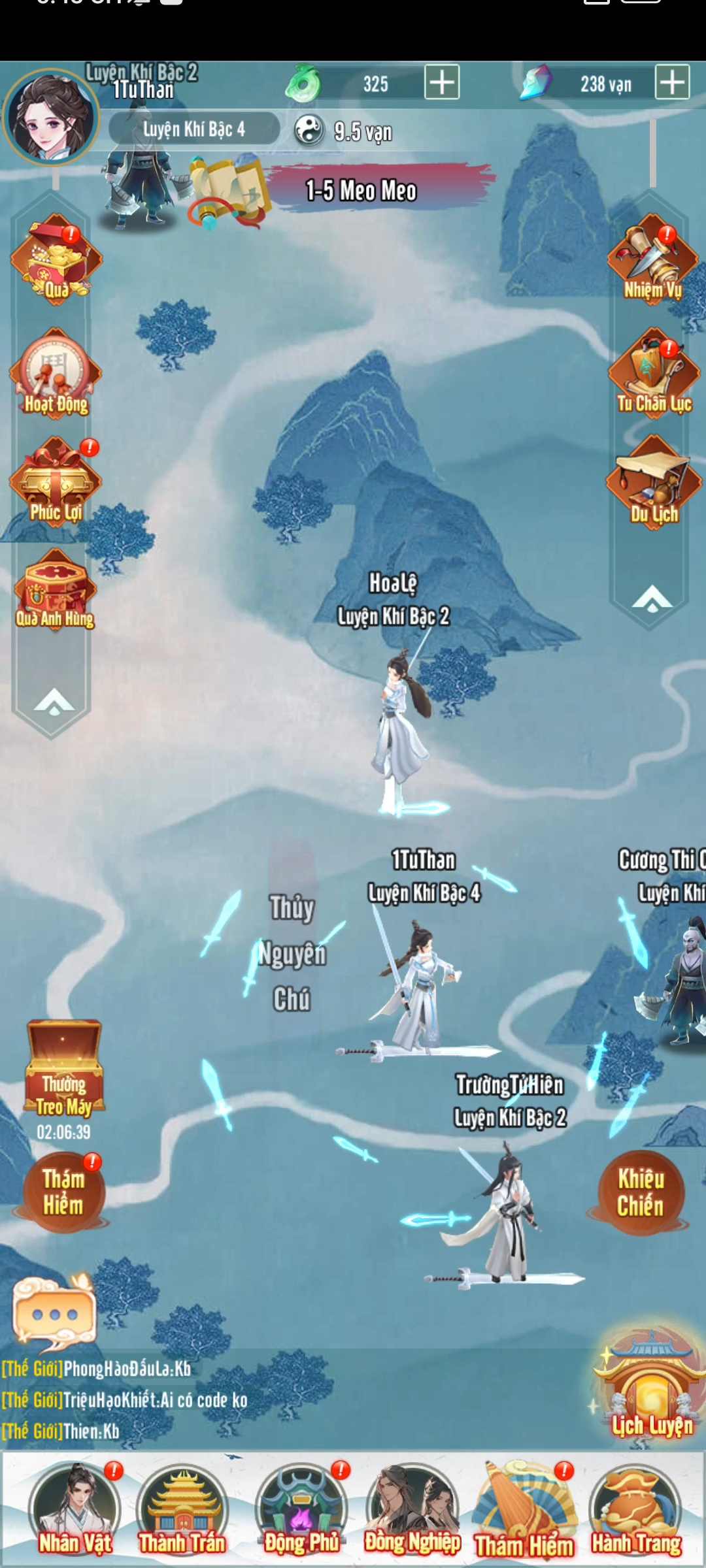Open the Hành Trang inventory bag
706x1568 pixels.
636,1512
